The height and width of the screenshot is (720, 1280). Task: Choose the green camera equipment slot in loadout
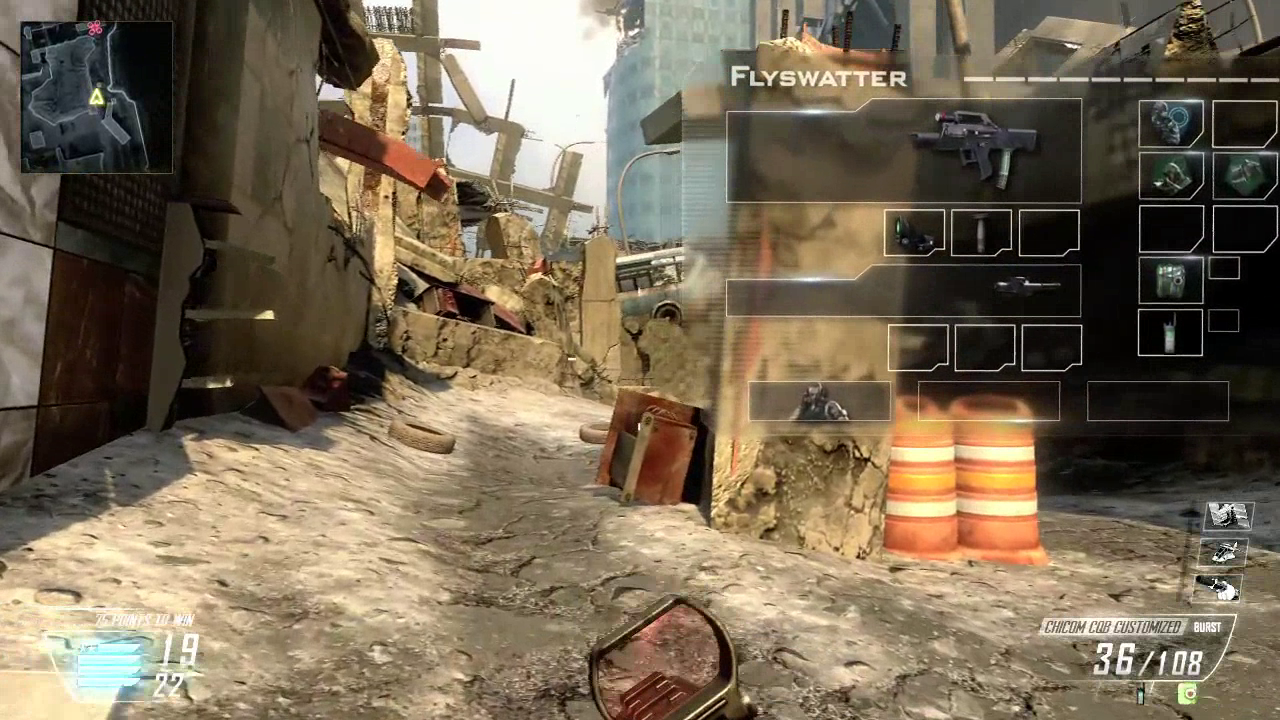(1170, 280)
